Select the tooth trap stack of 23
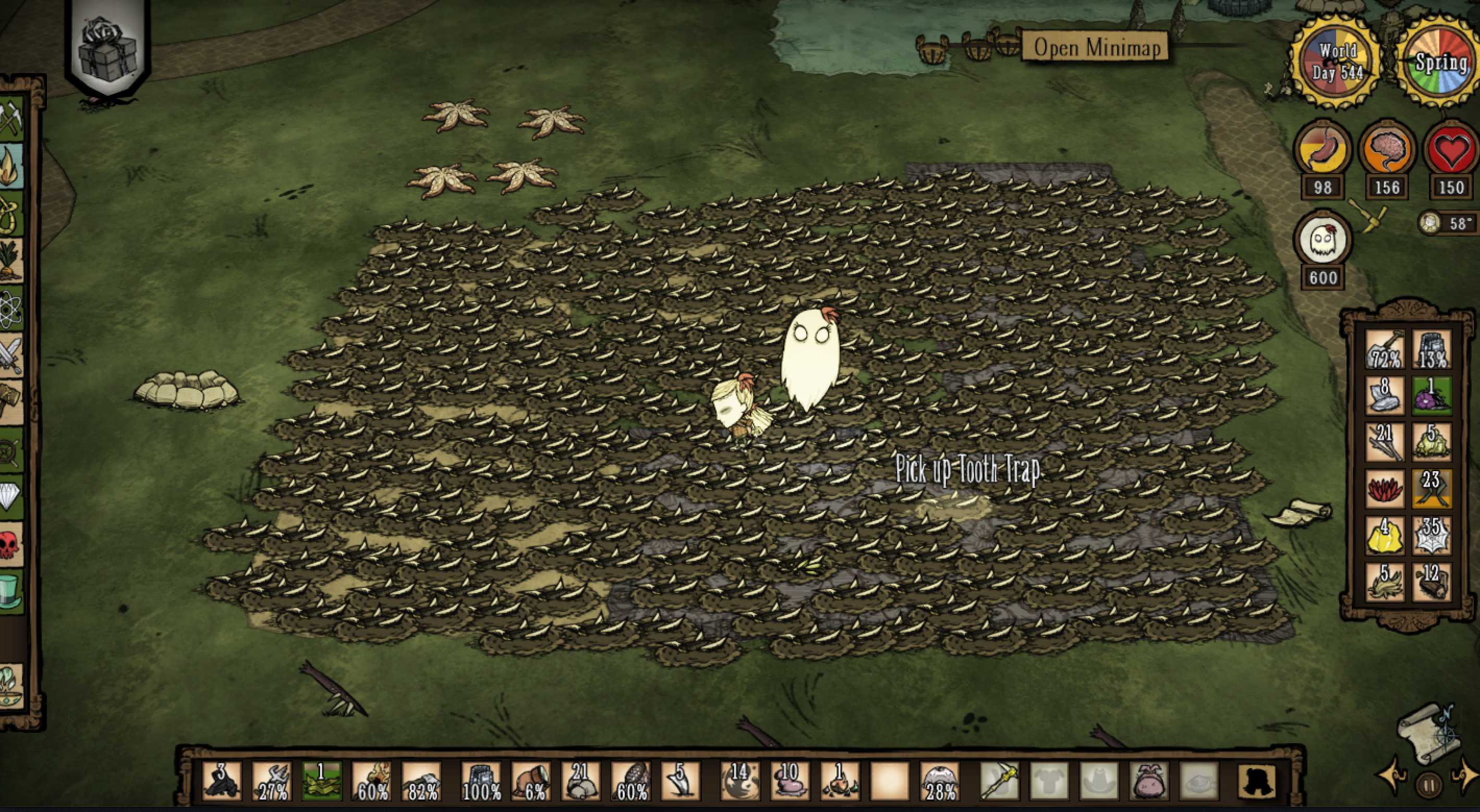 (1431, 489)
